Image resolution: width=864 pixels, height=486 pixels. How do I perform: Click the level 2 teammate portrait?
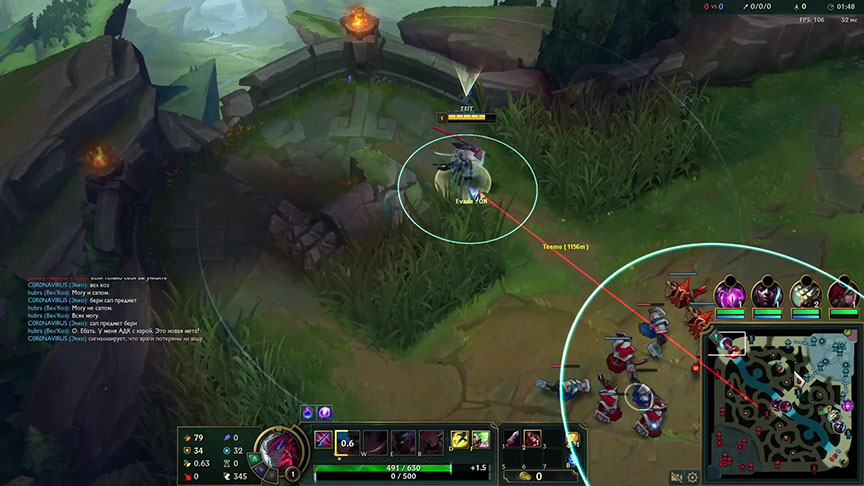(805, 293)
